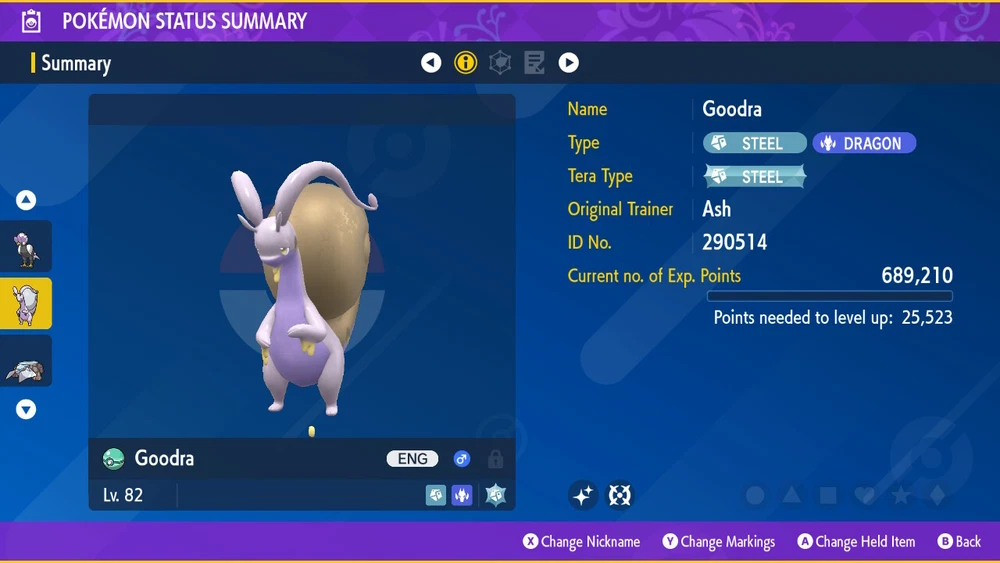Image resolution: width=1000 pixels, height=563 pixels.
Task: Toggle the triangle marking
Action: (x=792, y=495)
